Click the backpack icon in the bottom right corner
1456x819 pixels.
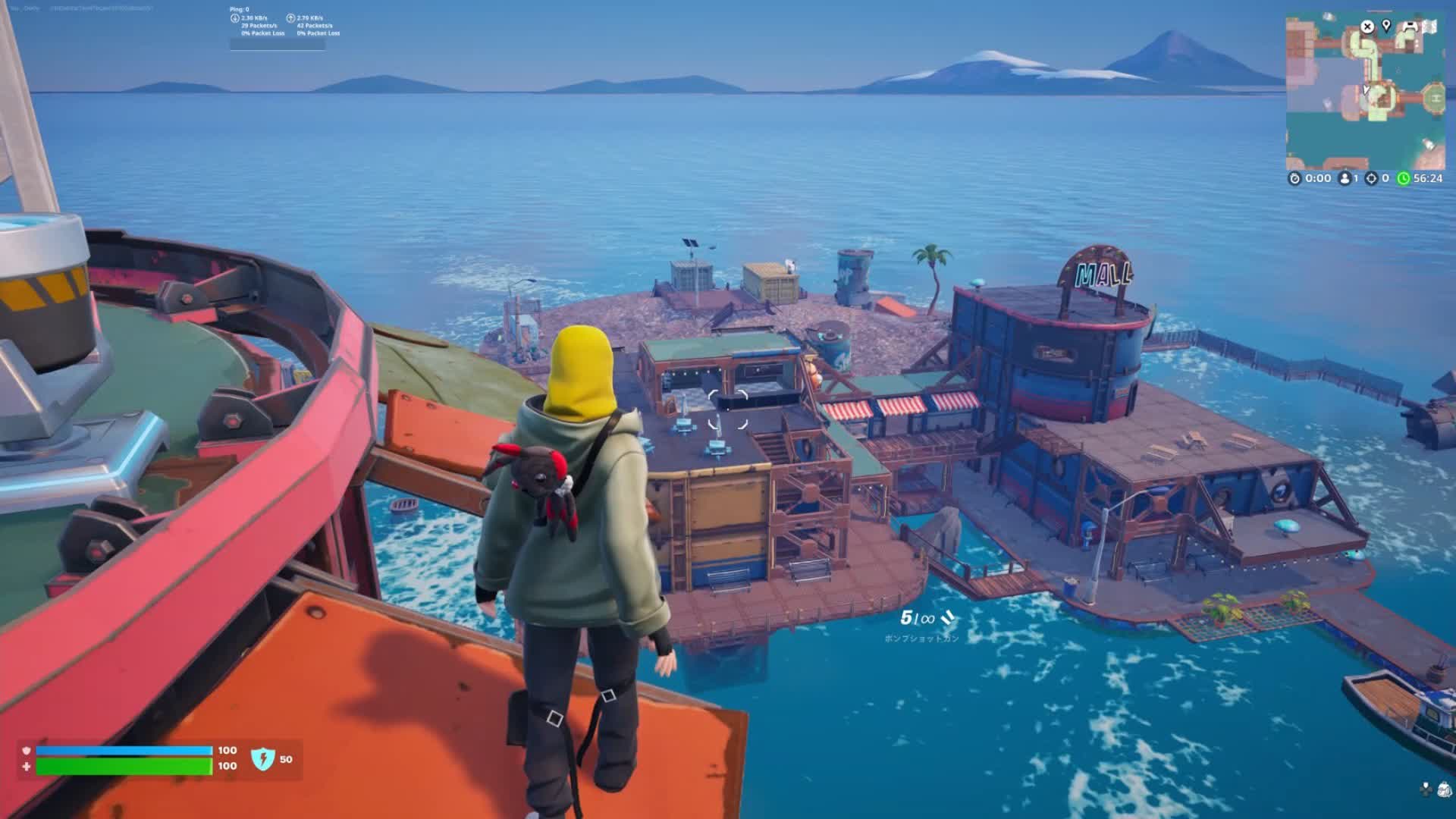click(x=1445, y=789)
